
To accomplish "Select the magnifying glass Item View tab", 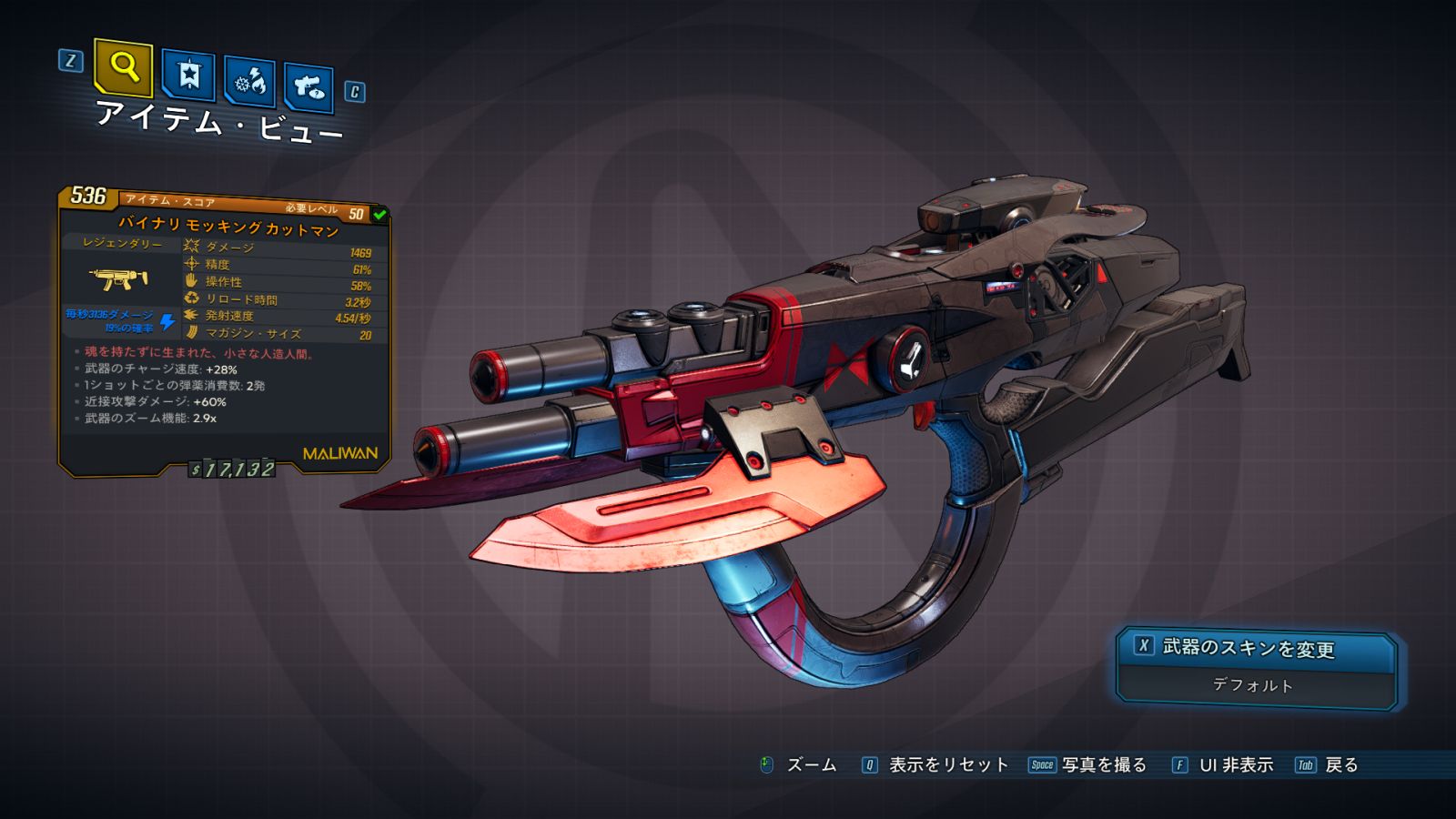I will [123, 66].
